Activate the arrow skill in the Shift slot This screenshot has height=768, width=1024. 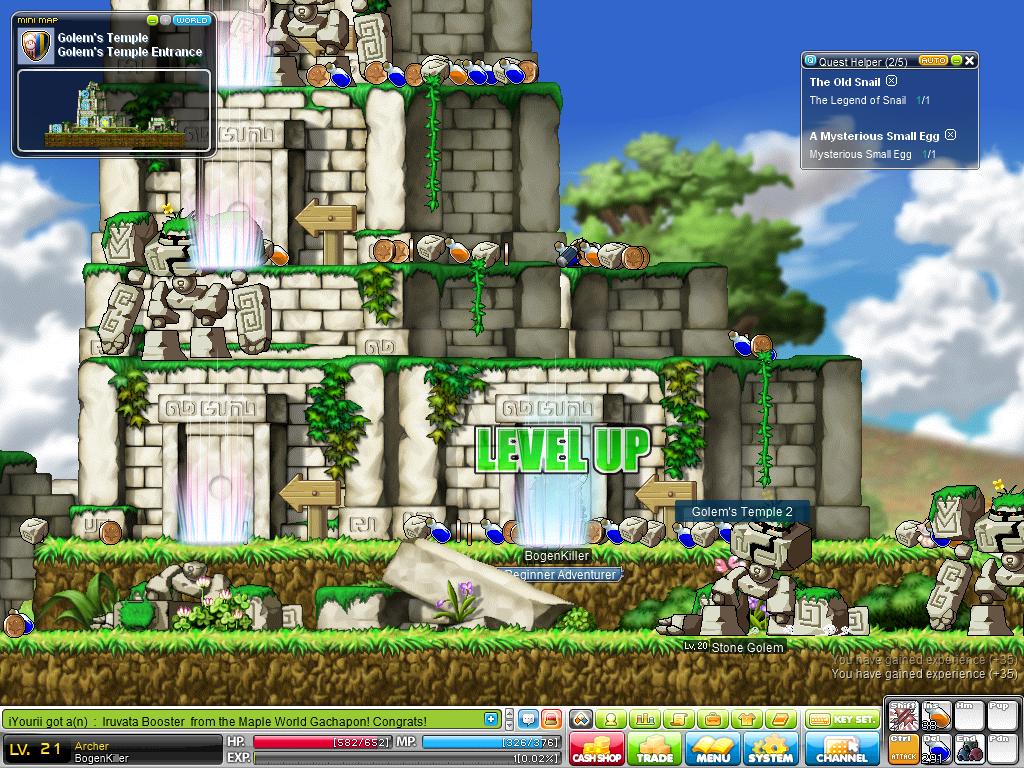904,718
